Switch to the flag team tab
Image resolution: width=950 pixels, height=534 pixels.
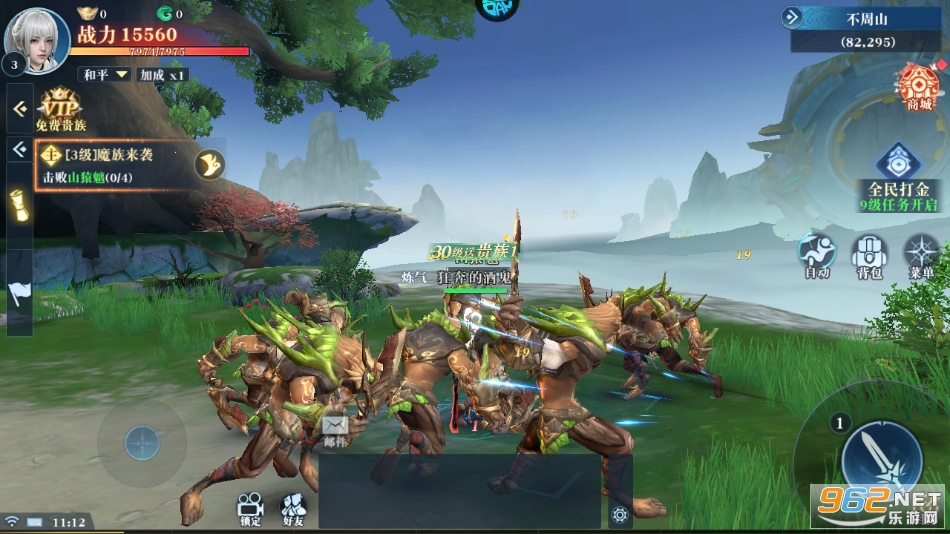(19, 293)
